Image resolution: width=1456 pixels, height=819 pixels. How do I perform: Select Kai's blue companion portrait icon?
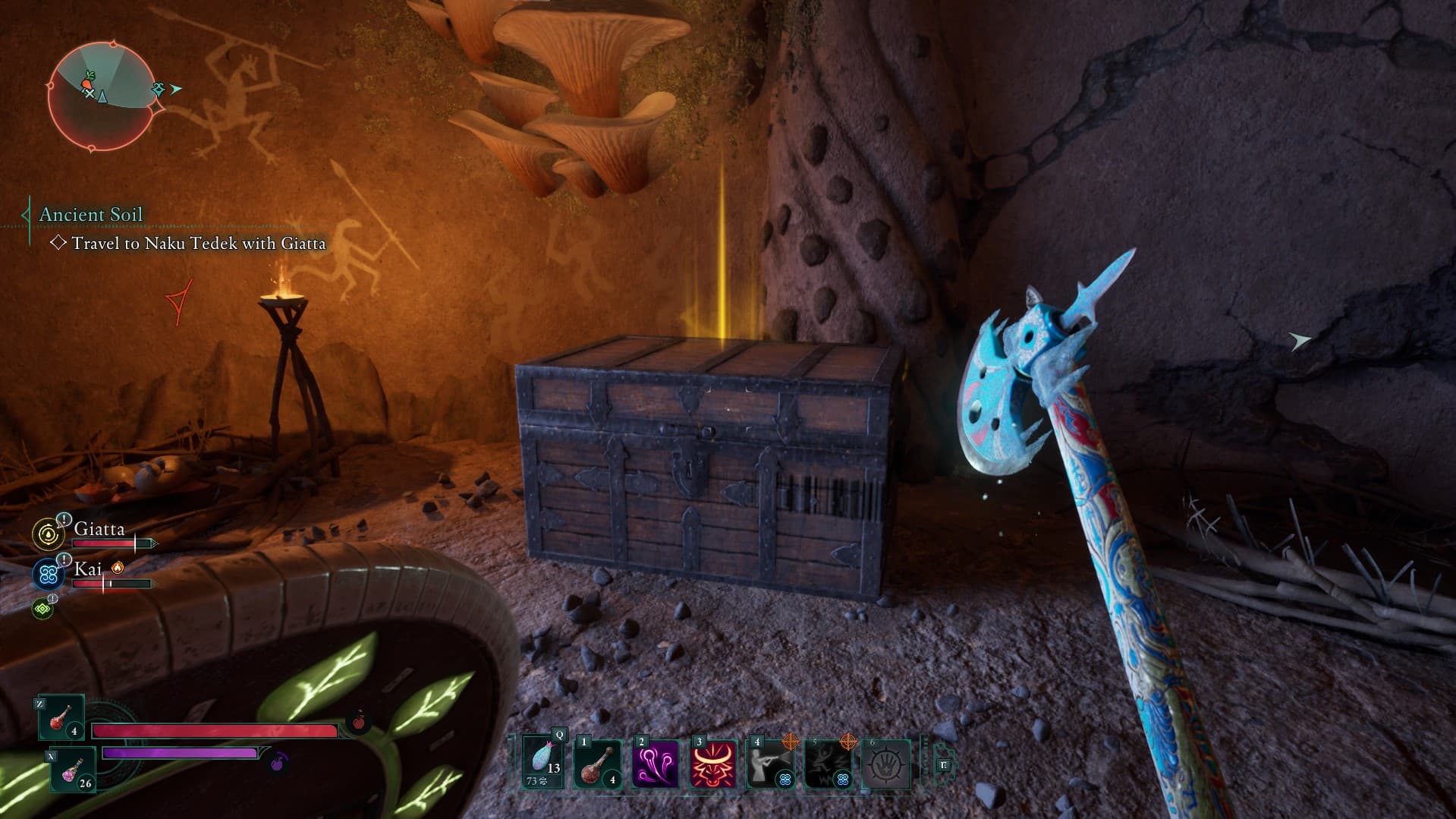(x=49, y=575)
